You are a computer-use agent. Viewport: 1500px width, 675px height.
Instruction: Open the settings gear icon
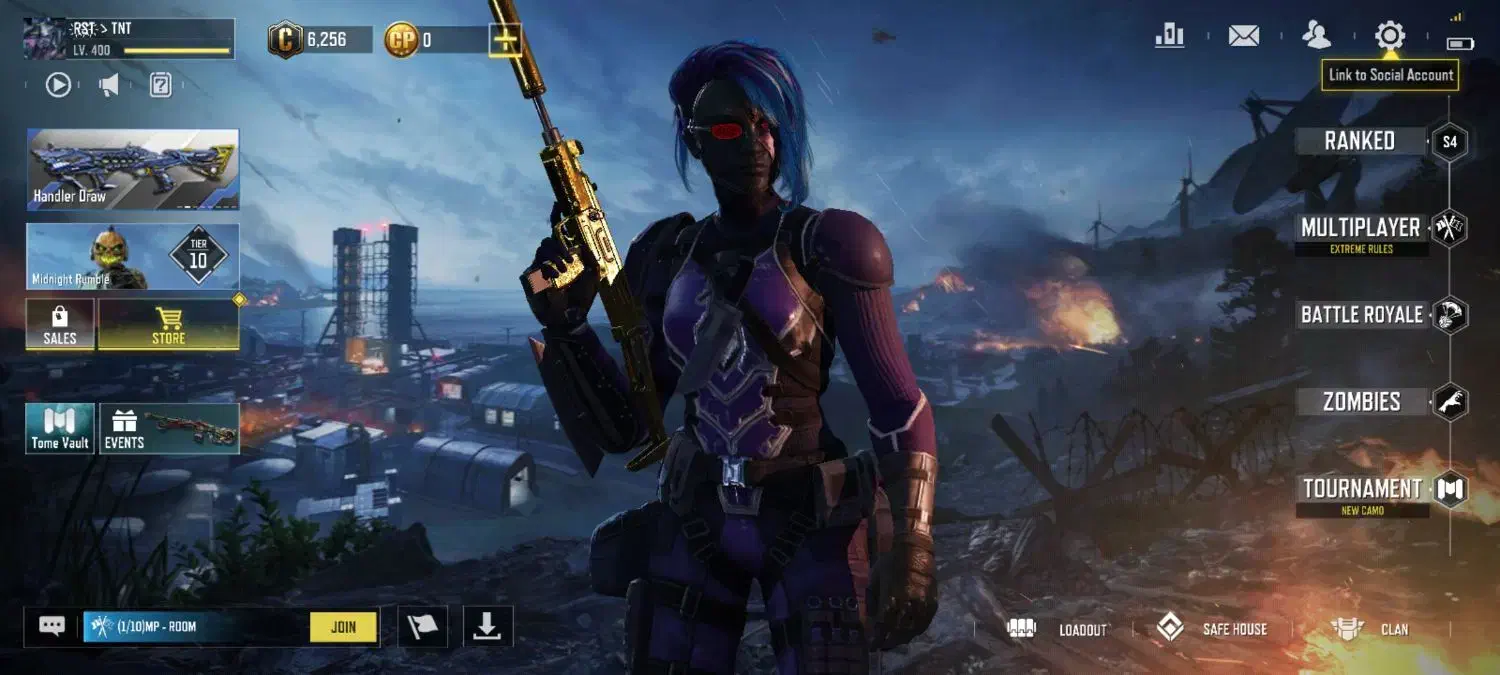pos(1389,36)
